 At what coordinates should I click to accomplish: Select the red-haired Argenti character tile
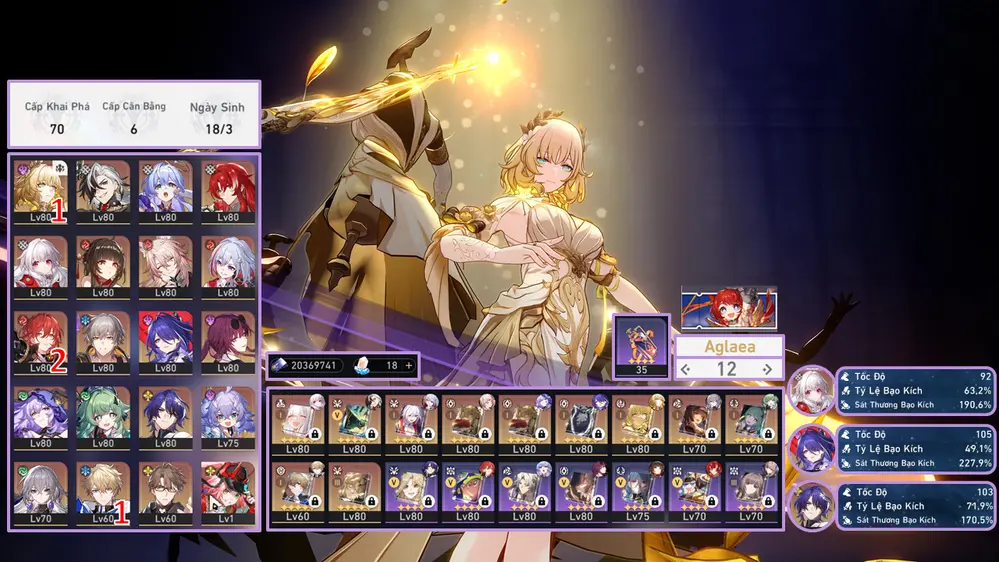click(228, 187)
